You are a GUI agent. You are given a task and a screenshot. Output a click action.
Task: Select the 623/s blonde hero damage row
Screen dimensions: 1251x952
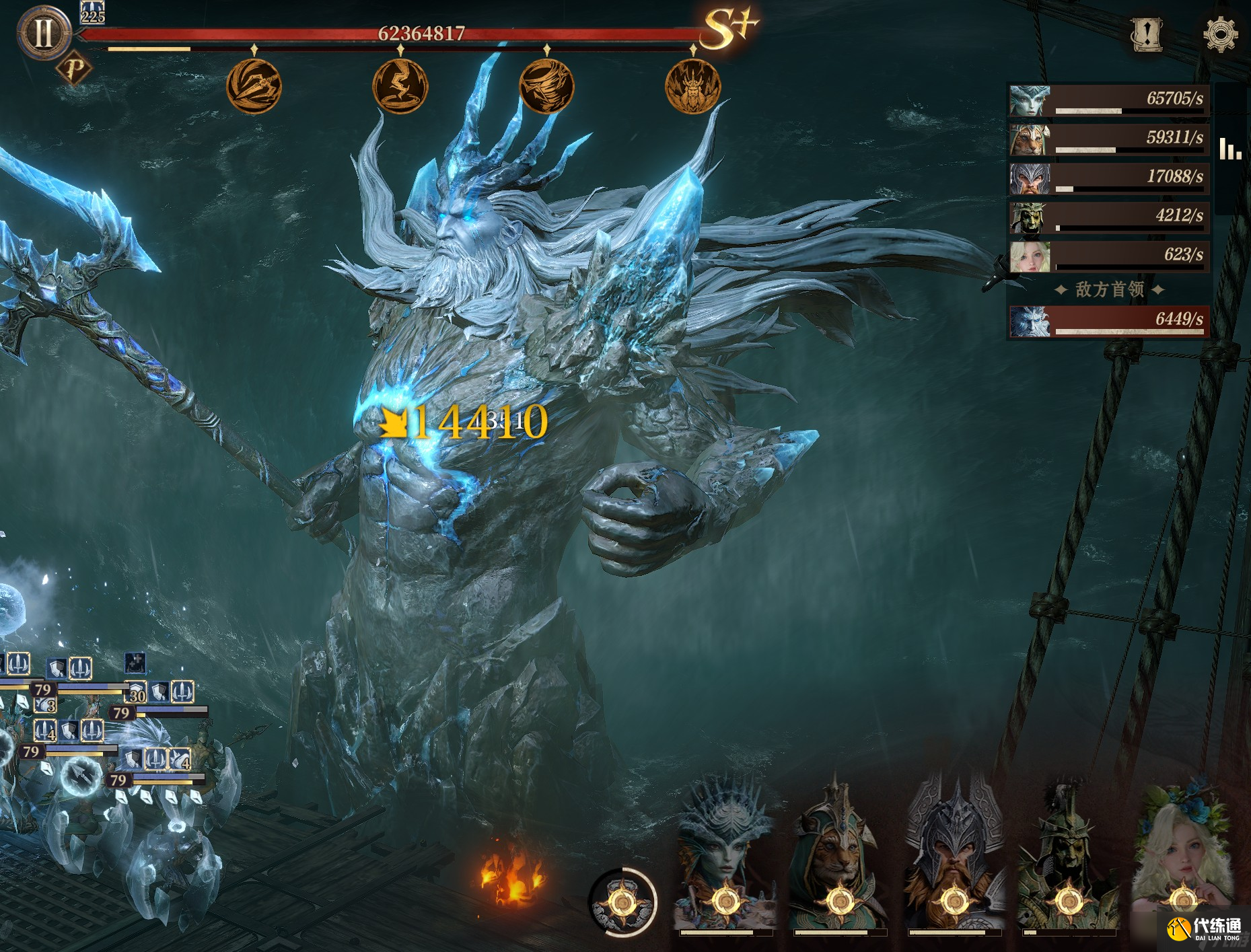coord(1108,256)
